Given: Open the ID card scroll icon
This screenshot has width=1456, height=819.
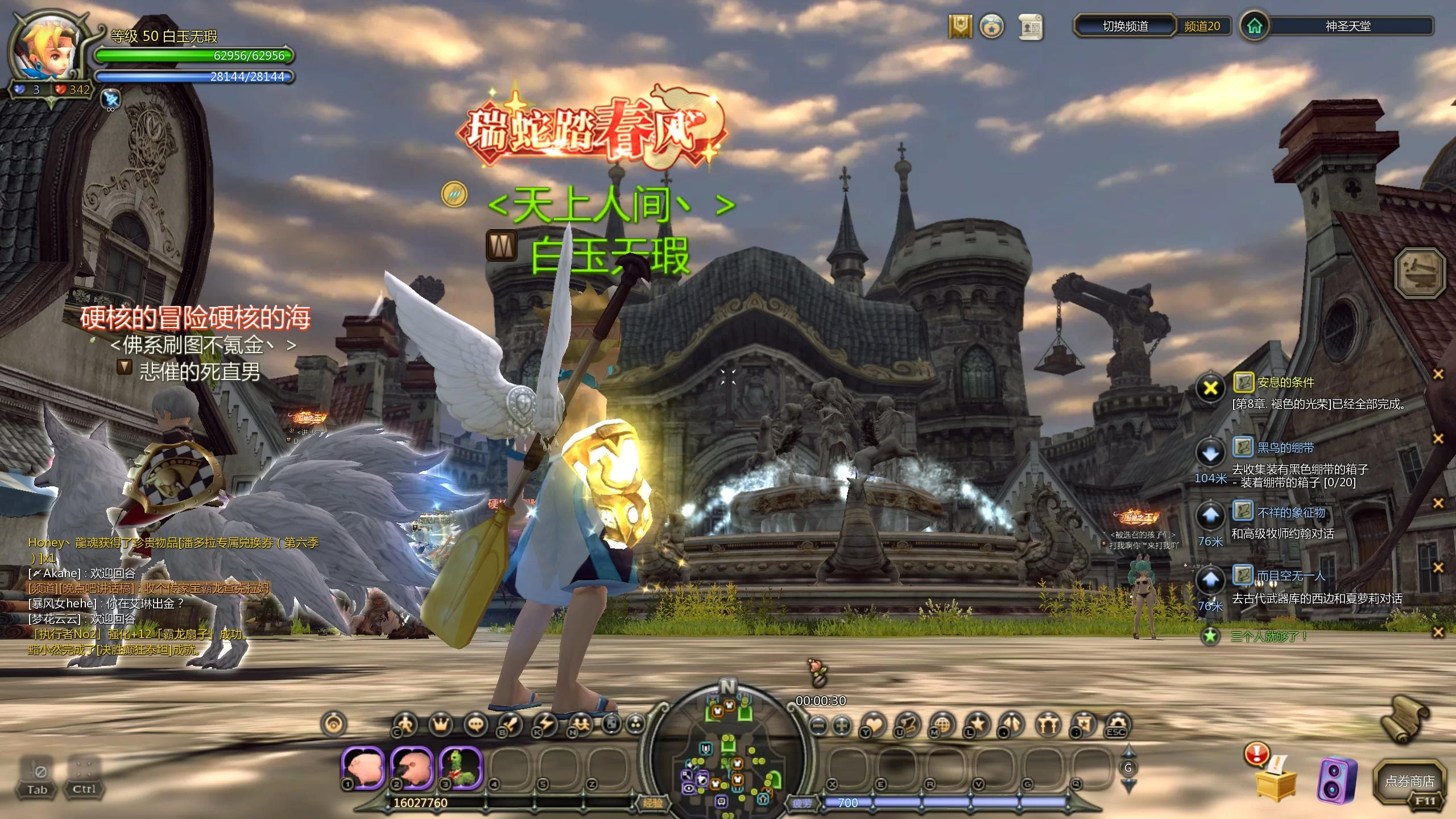Looking at the screenshot, I should pyautogui.click(x=1030, y=27).
